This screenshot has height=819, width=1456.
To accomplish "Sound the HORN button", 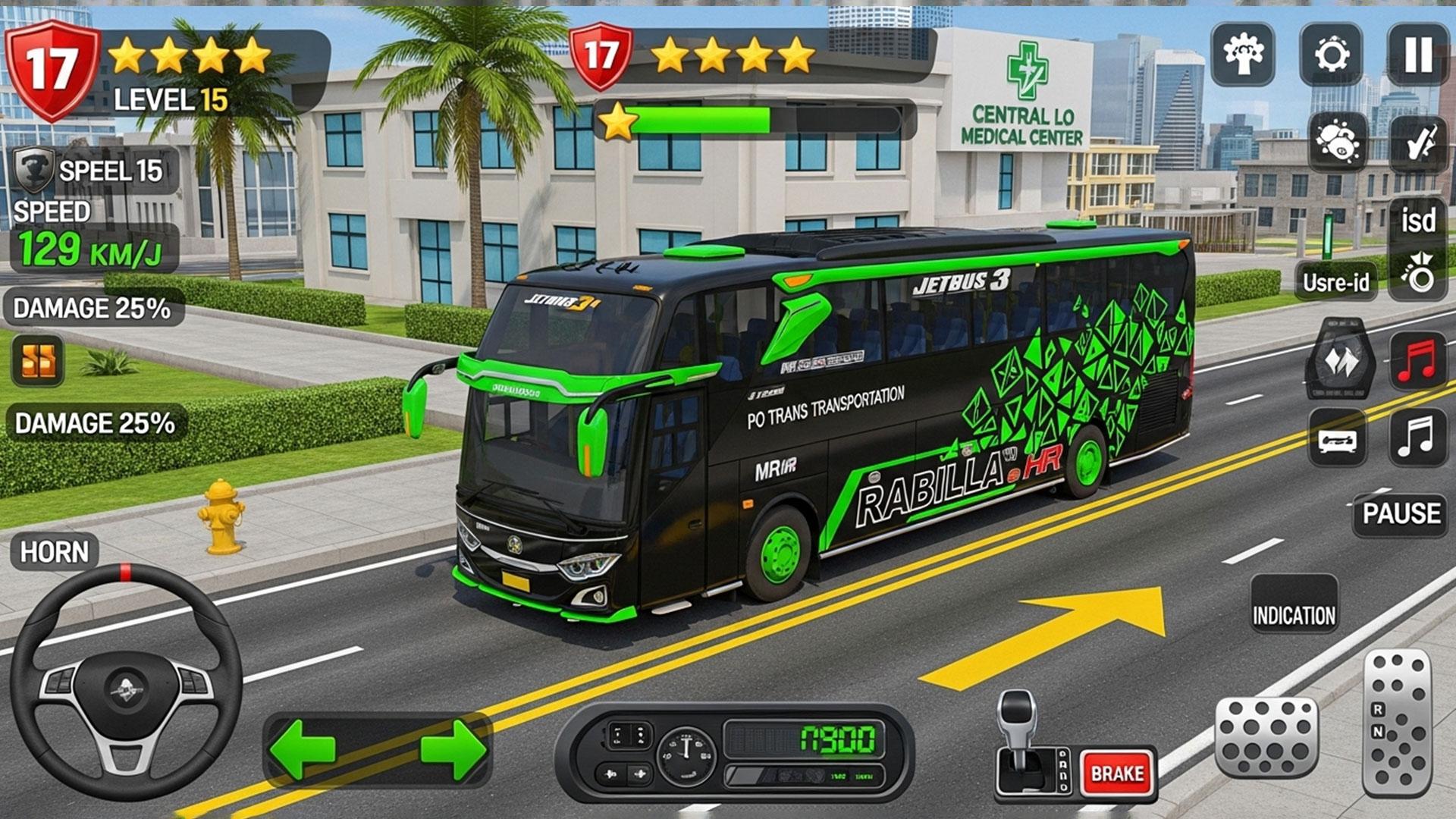I will click(54, 551).
